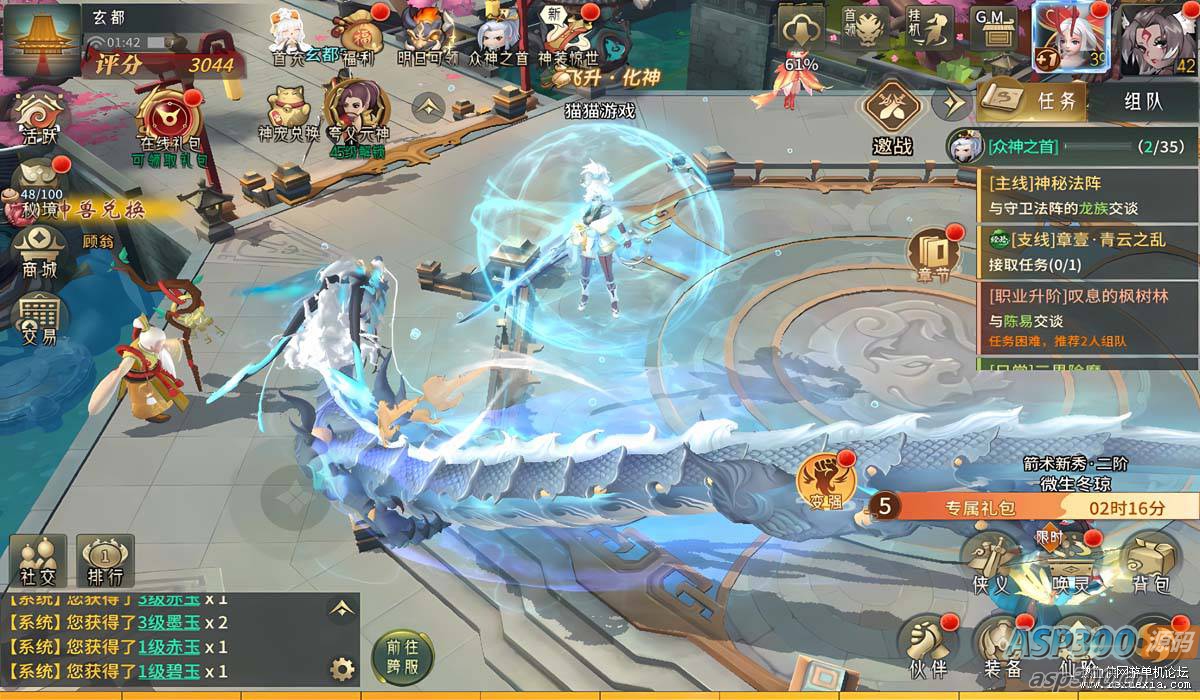The image size is (1200, 700).
Task: Open the 福利 lucky bag rewards
Action: coord(357,37)
